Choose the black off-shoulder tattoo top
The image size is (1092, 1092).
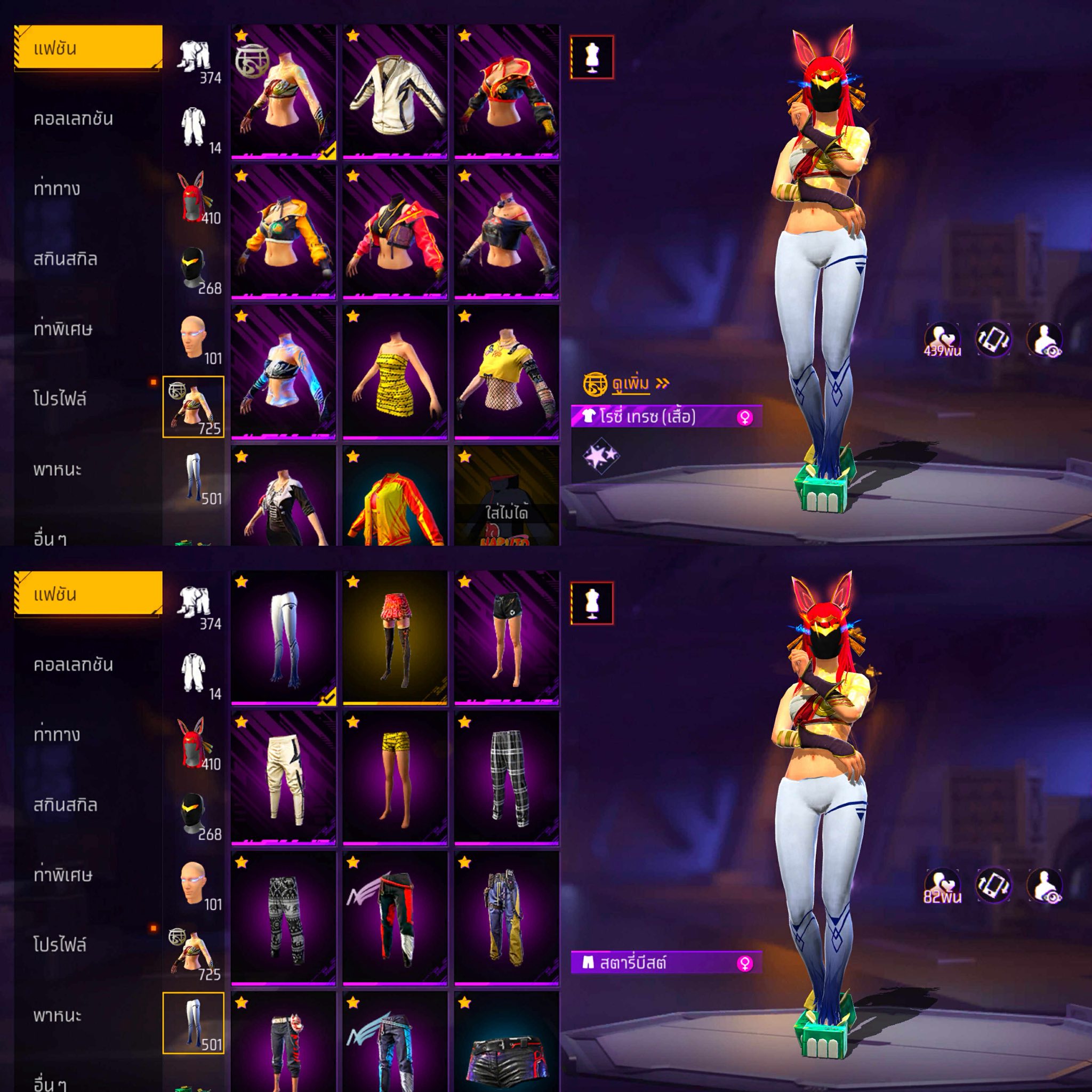[507, 232]
